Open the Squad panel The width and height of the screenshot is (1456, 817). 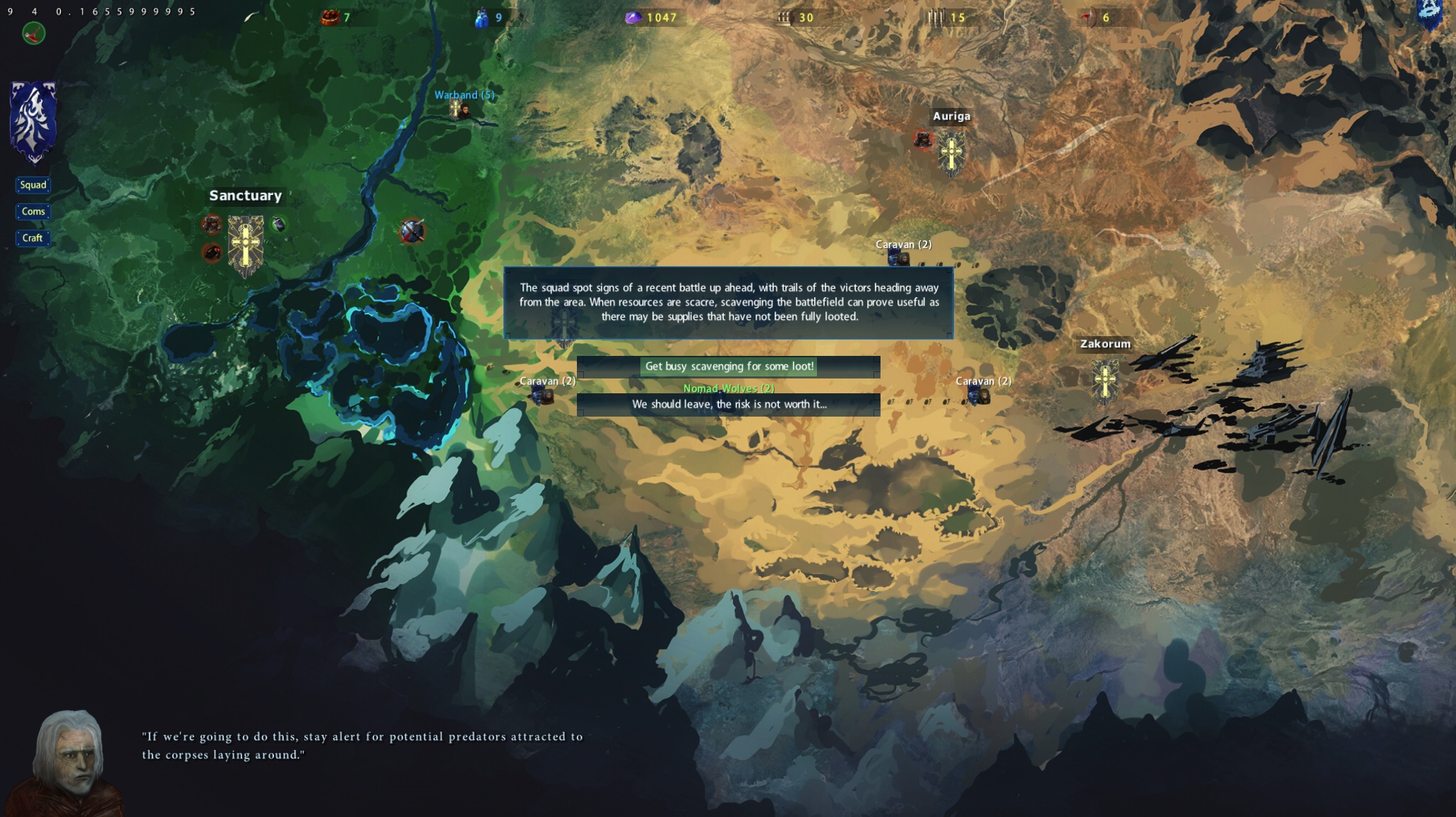point(33,185)
